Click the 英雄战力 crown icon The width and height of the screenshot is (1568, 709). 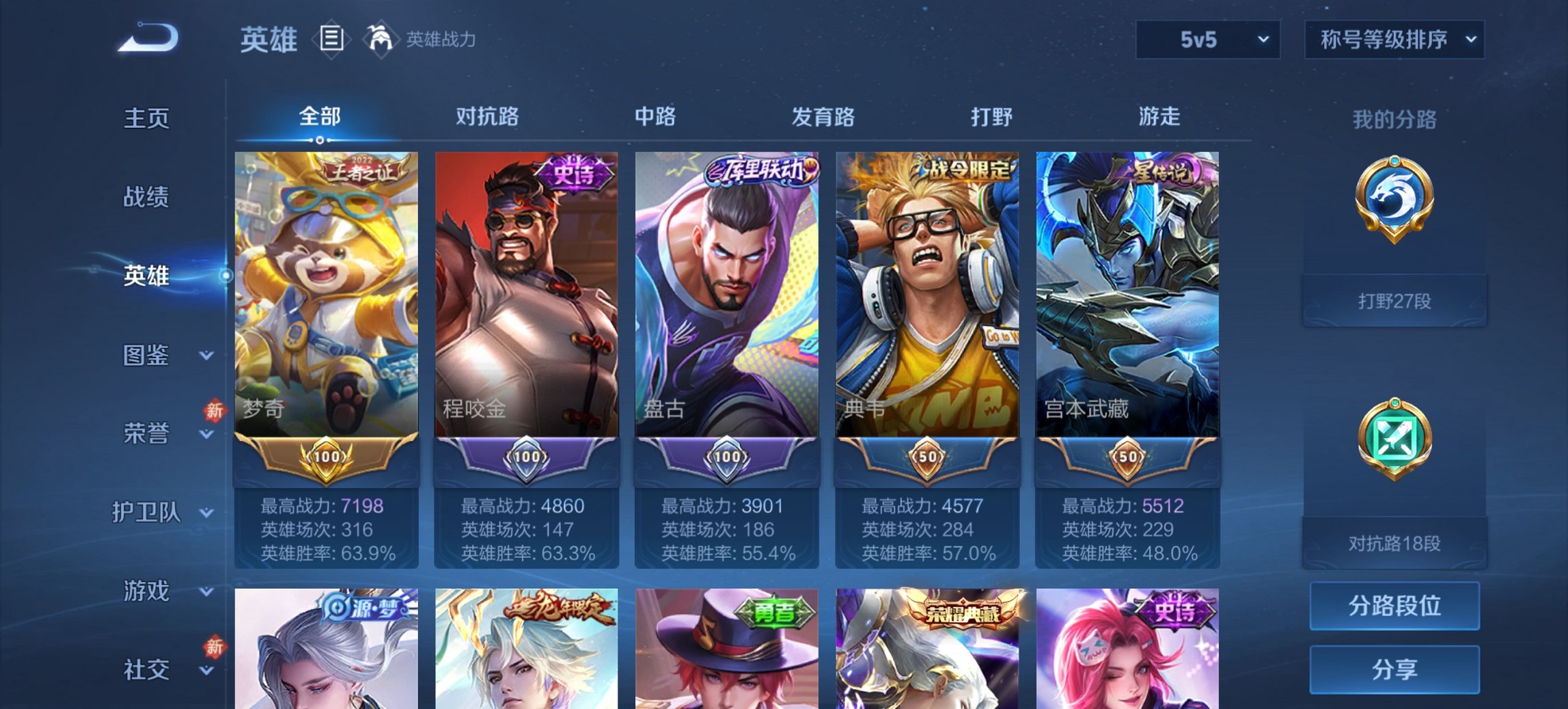[381, 40]
